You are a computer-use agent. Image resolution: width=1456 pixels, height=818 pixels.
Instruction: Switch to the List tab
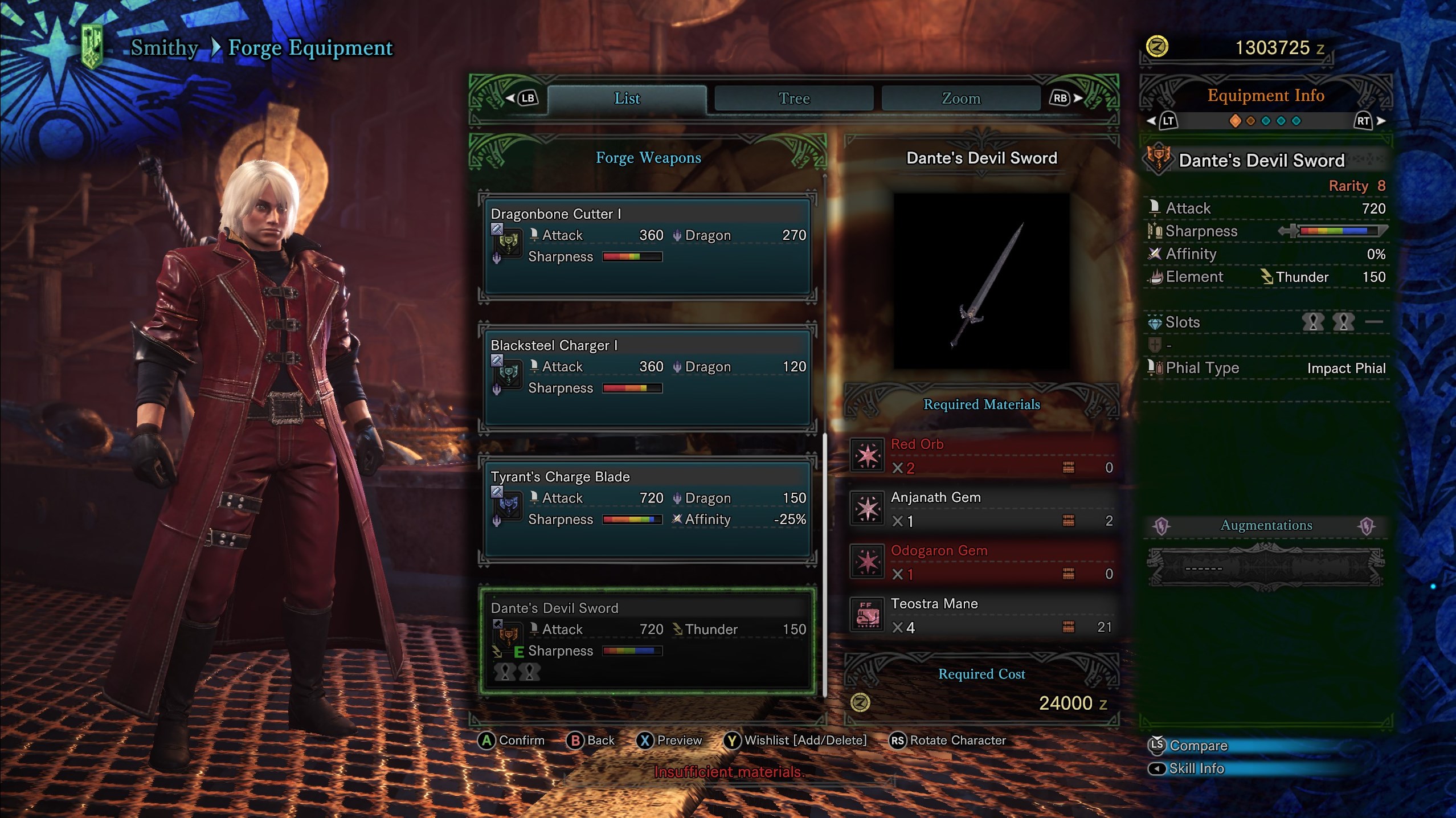click(x=627, y=99)
